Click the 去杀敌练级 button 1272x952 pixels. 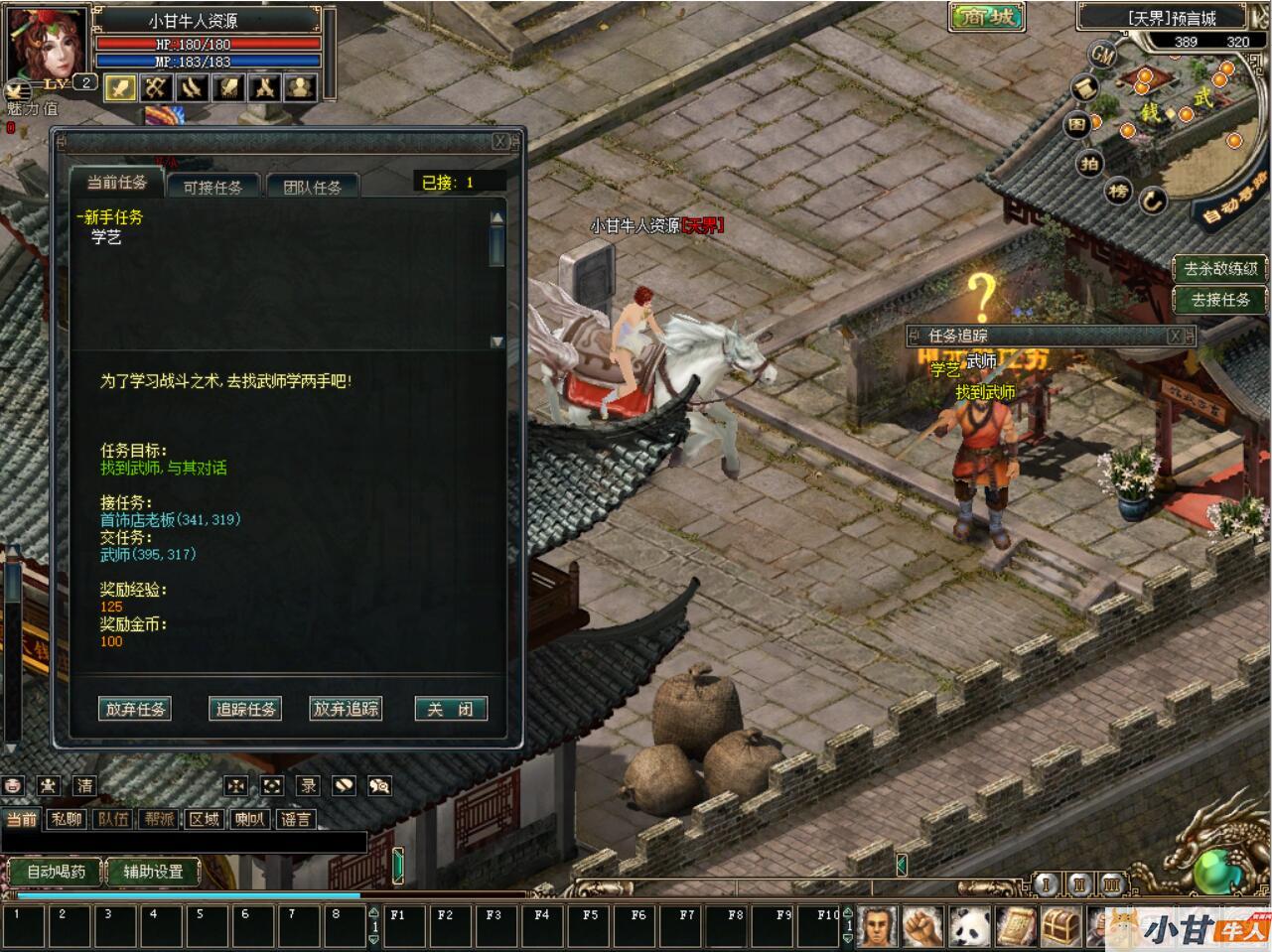tap(1220, 268)
